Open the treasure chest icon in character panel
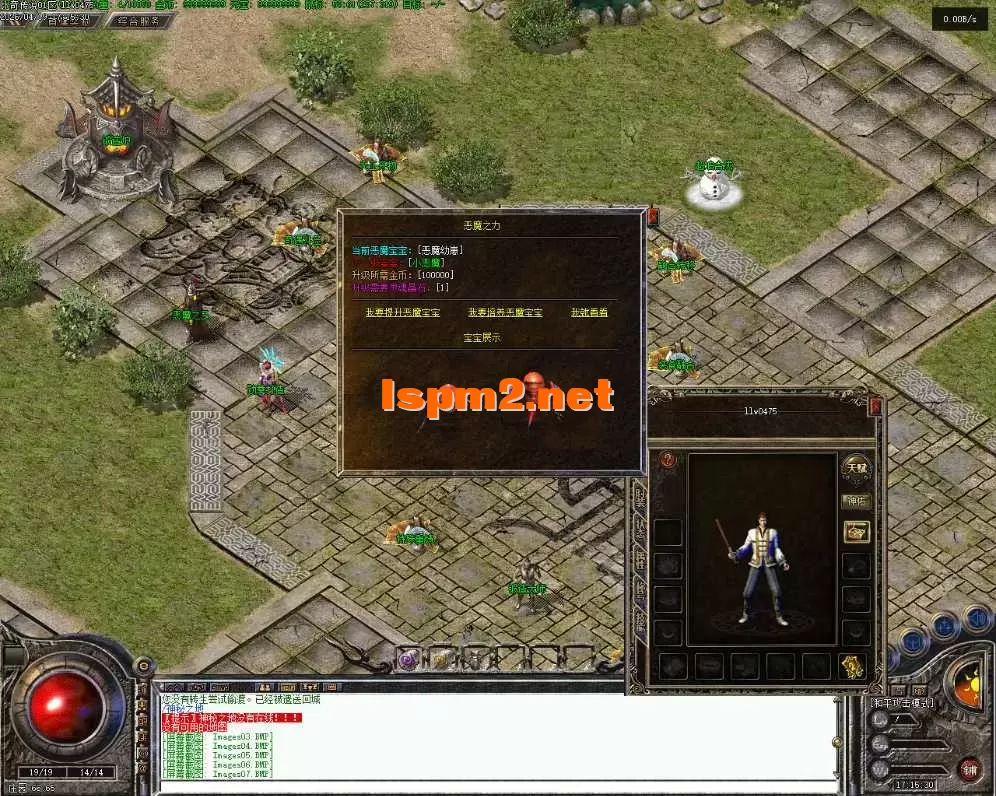996x796 pixels. coord(856,532)
